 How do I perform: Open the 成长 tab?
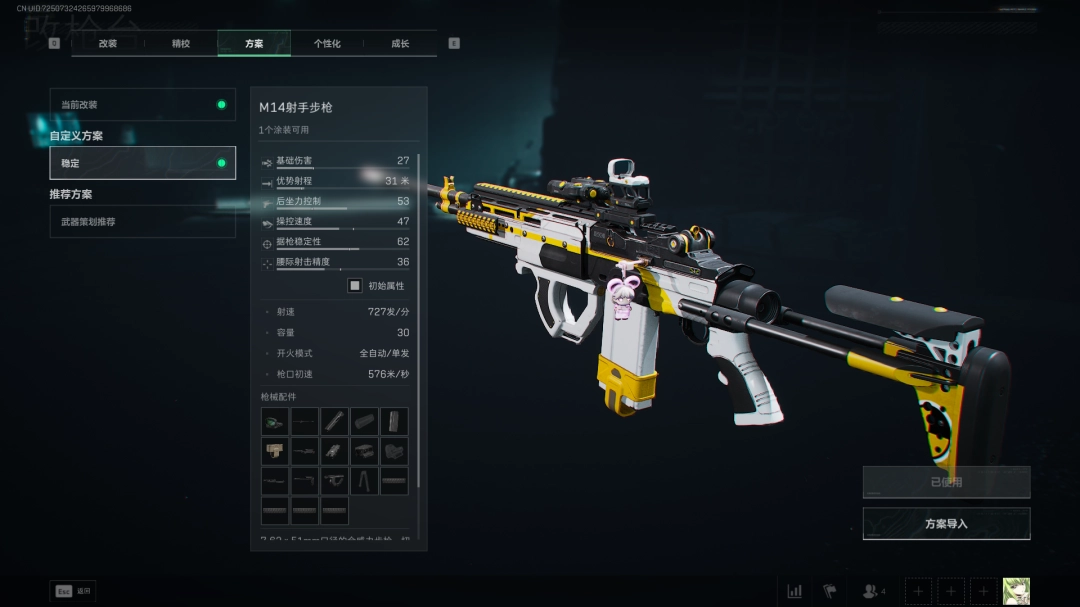pos(400,44)
